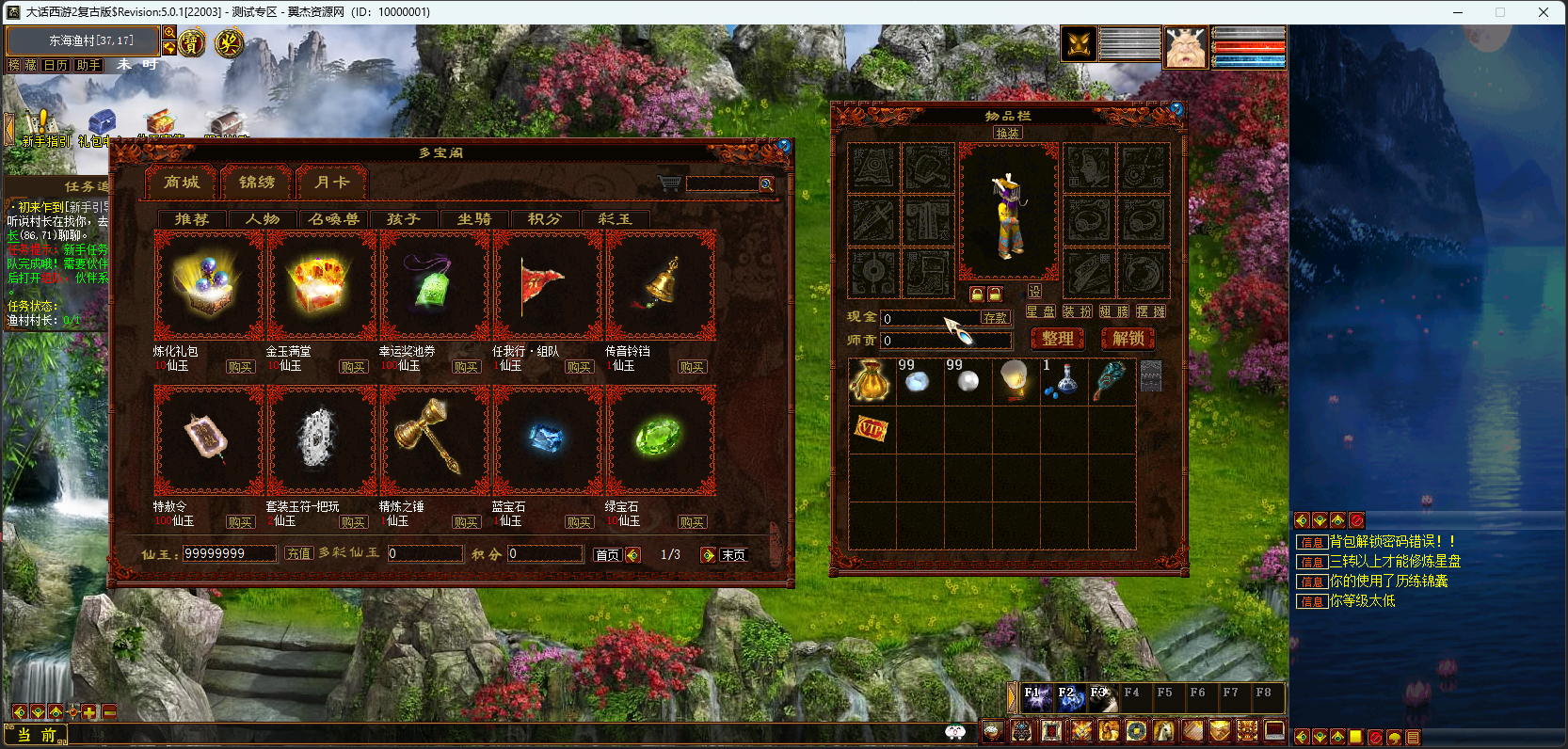
Task: Show the 召唤兽 category
Action: (x=333, y=219)
